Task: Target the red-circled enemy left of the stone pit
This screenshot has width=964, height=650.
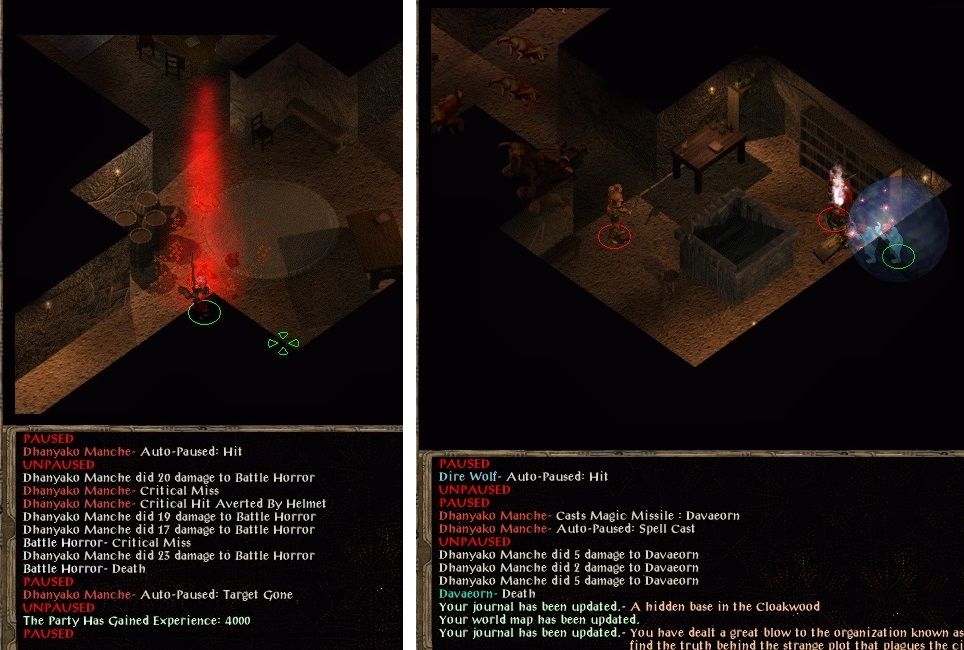Action: click(614, 212)
